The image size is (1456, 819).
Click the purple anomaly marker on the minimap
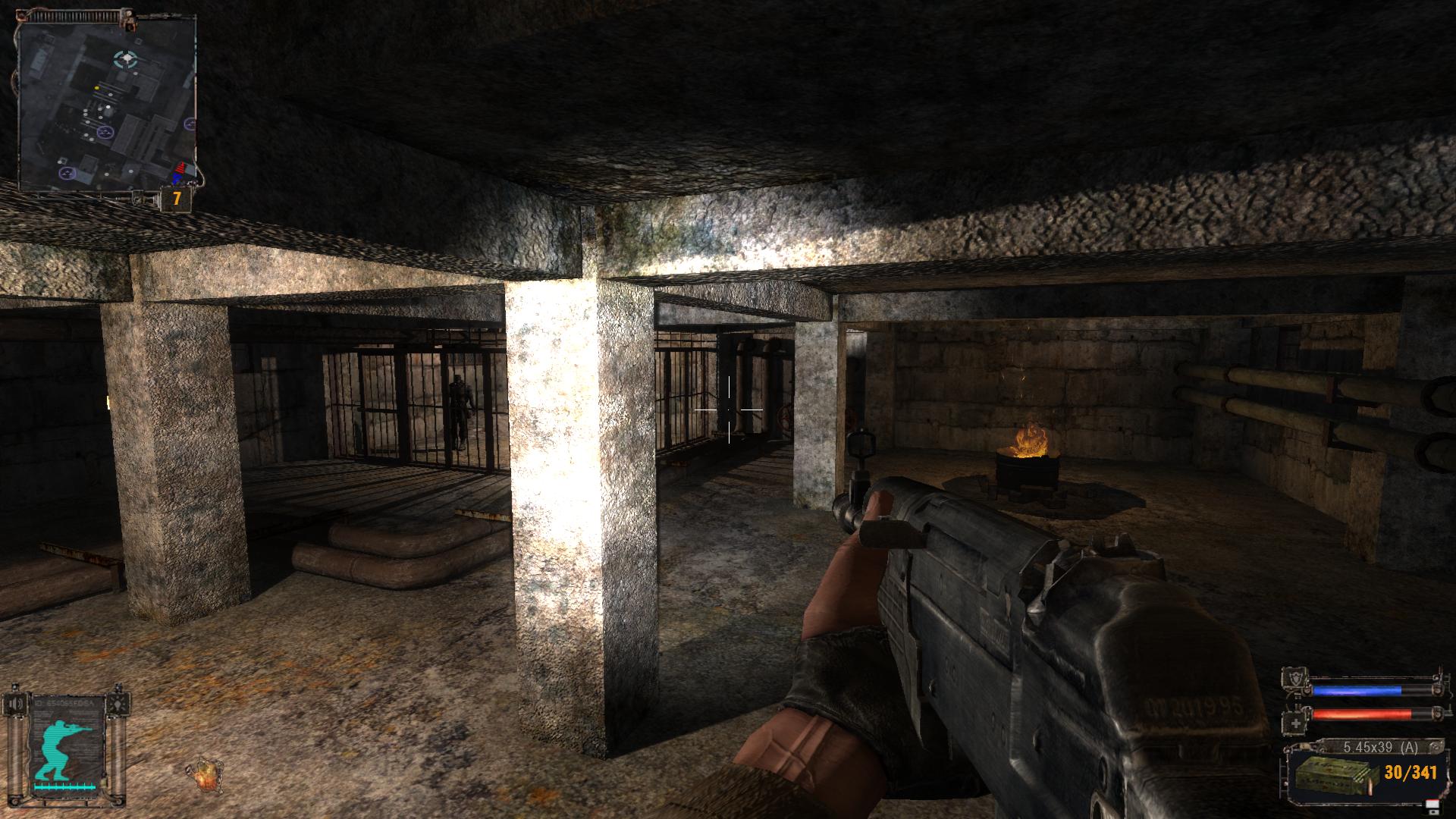tap(104, 130)
